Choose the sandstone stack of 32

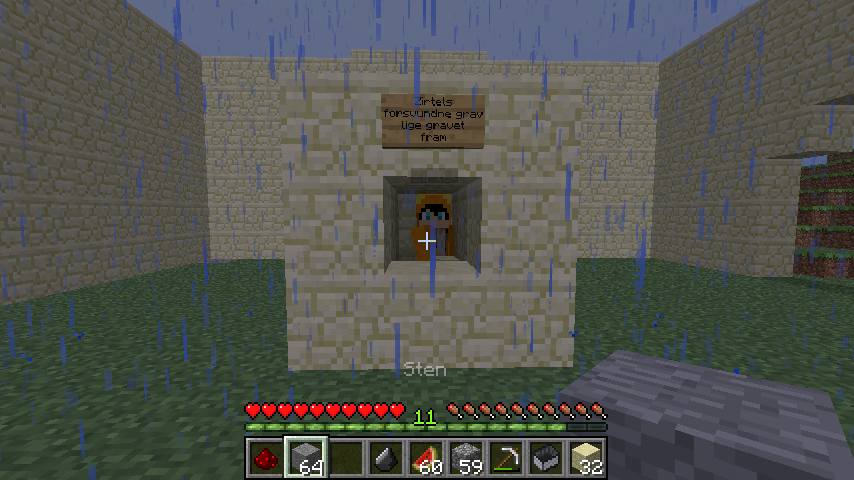click(x=583, y=458)
